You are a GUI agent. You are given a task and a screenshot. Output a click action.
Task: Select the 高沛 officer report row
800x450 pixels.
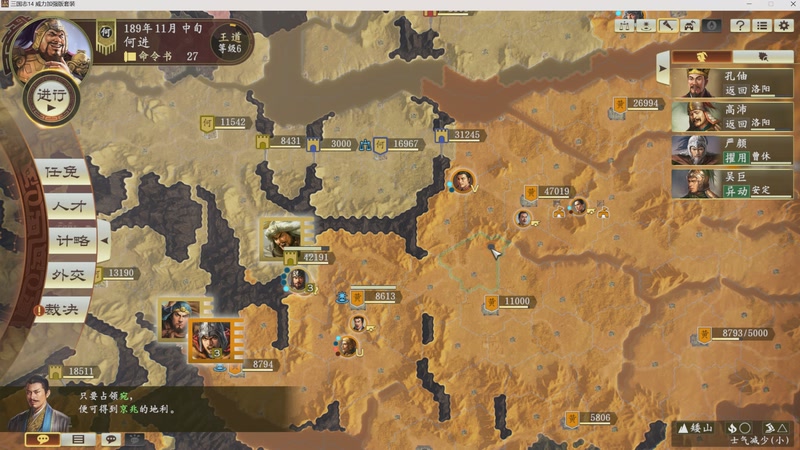coord(732,117)
